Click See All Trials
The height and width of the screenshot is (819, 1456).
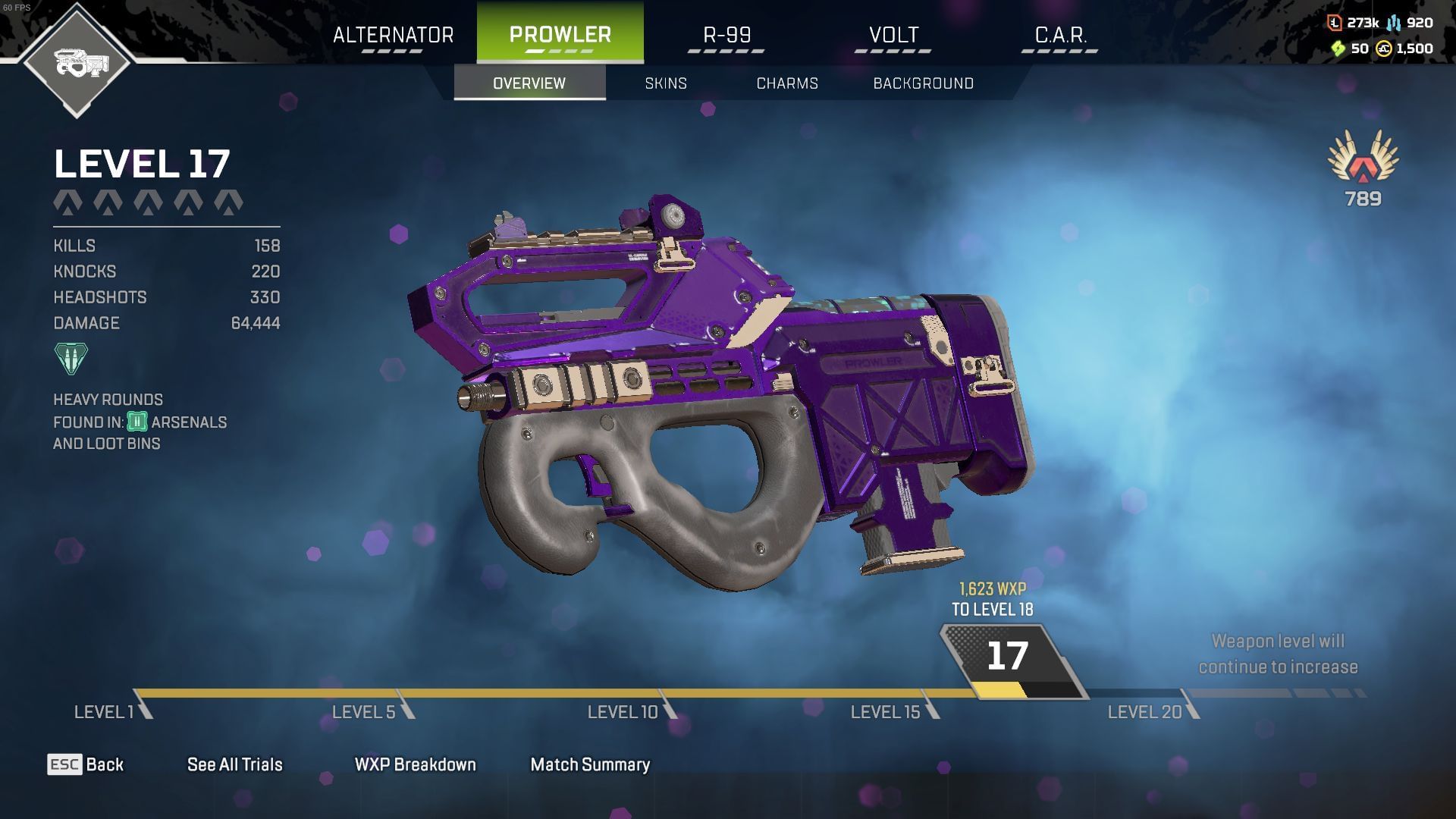click(234, 764)
